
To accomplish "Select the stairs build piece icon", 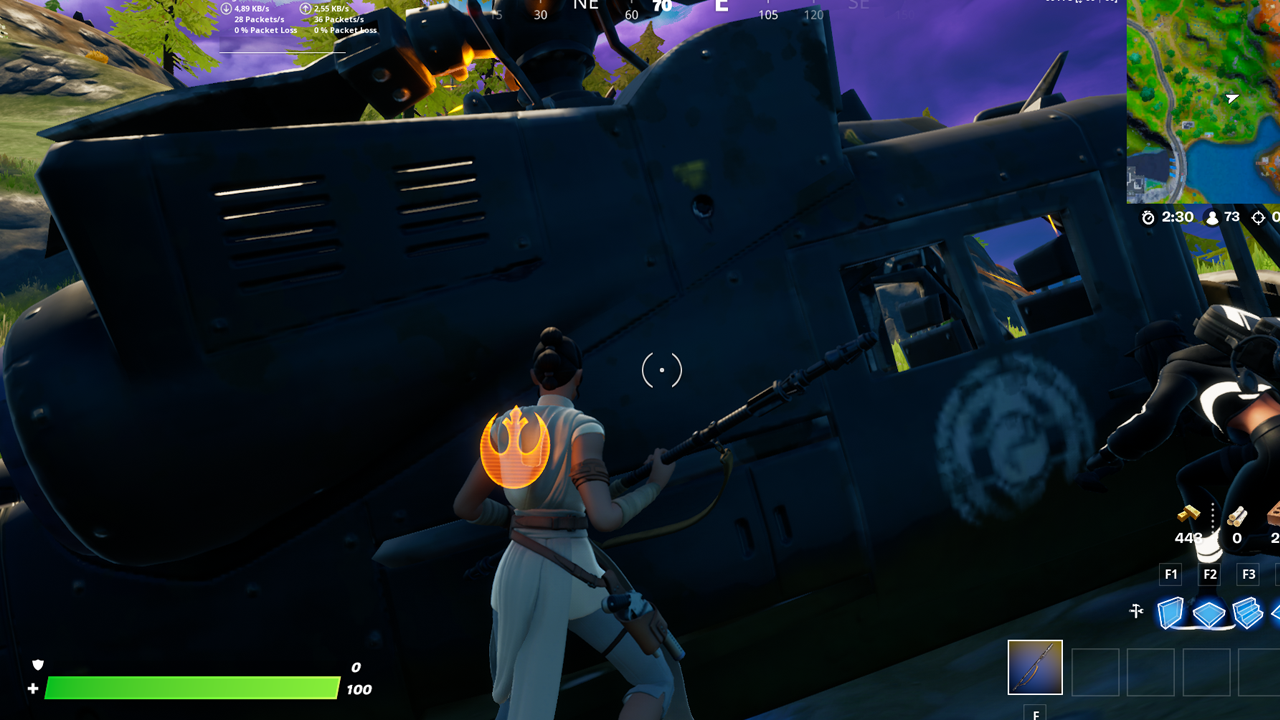I will [1248, 612].
